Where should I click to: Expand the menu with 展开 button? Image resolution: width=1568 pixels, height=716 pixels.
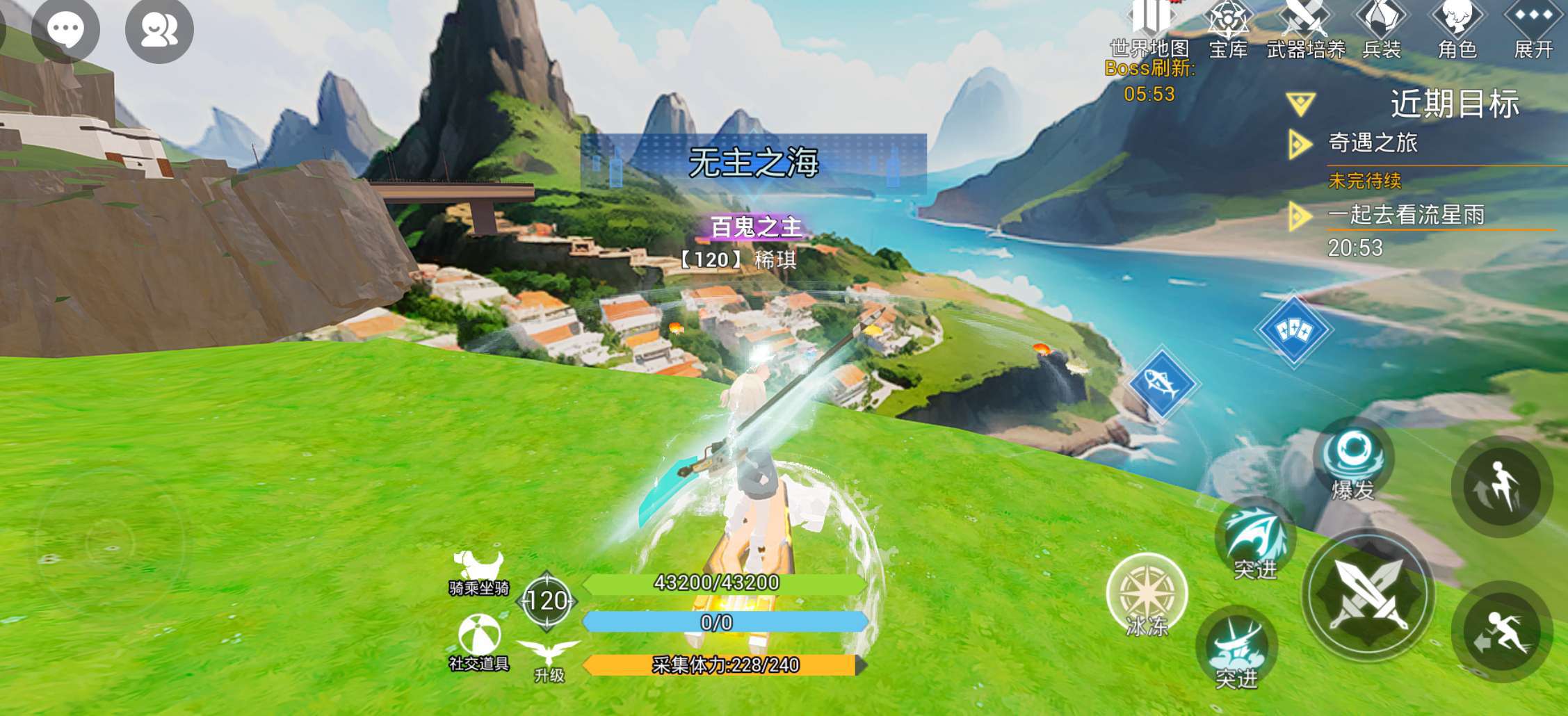[1533, 29]
